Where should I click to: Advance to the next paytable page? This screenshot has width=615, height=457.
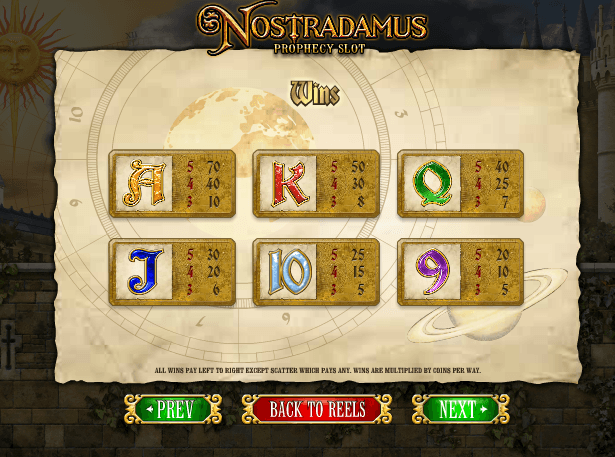coord(460,409)
